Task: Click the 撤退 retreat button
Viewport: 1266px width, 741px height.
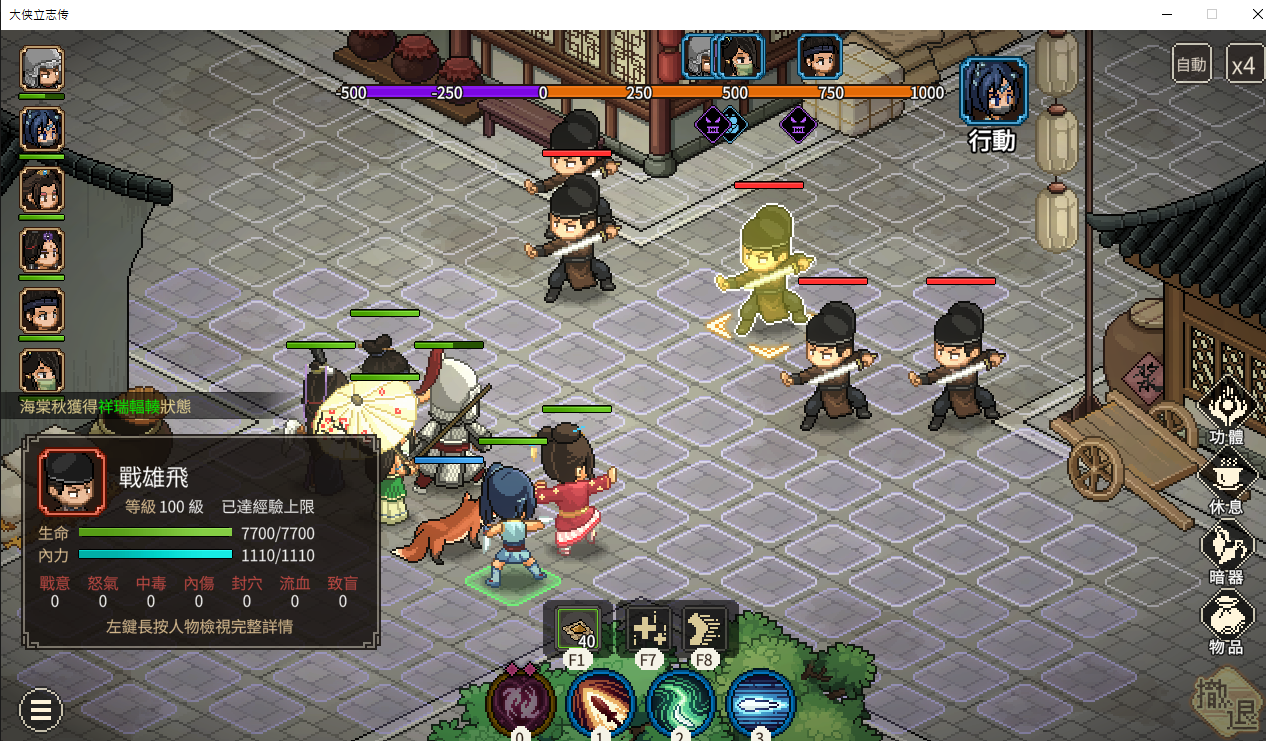Action: [1226, 703]
